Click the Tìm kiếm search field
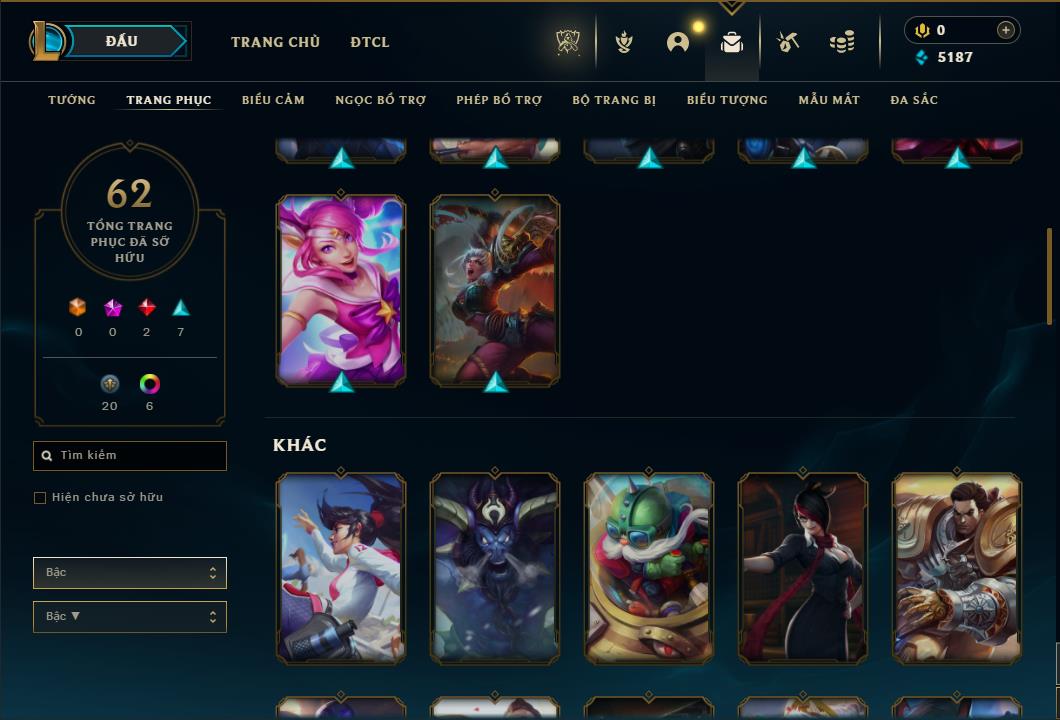This screenshot has width=1060, height=720. tap(130, 456)
